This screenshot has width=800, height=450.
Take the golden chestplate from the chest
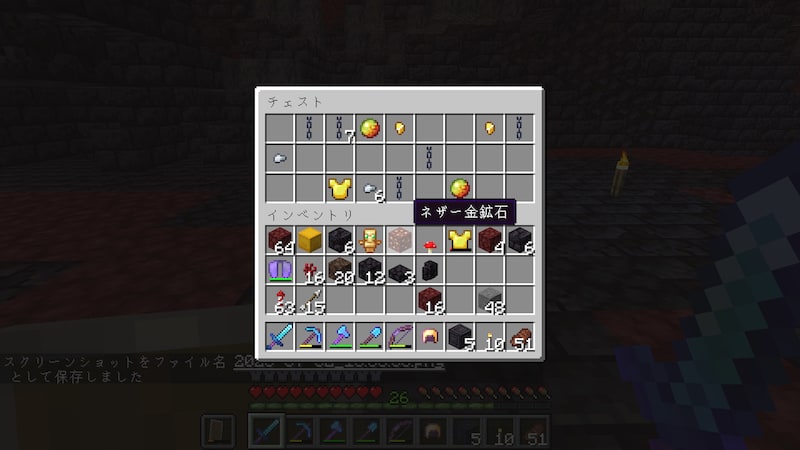(x=340, y=188)
